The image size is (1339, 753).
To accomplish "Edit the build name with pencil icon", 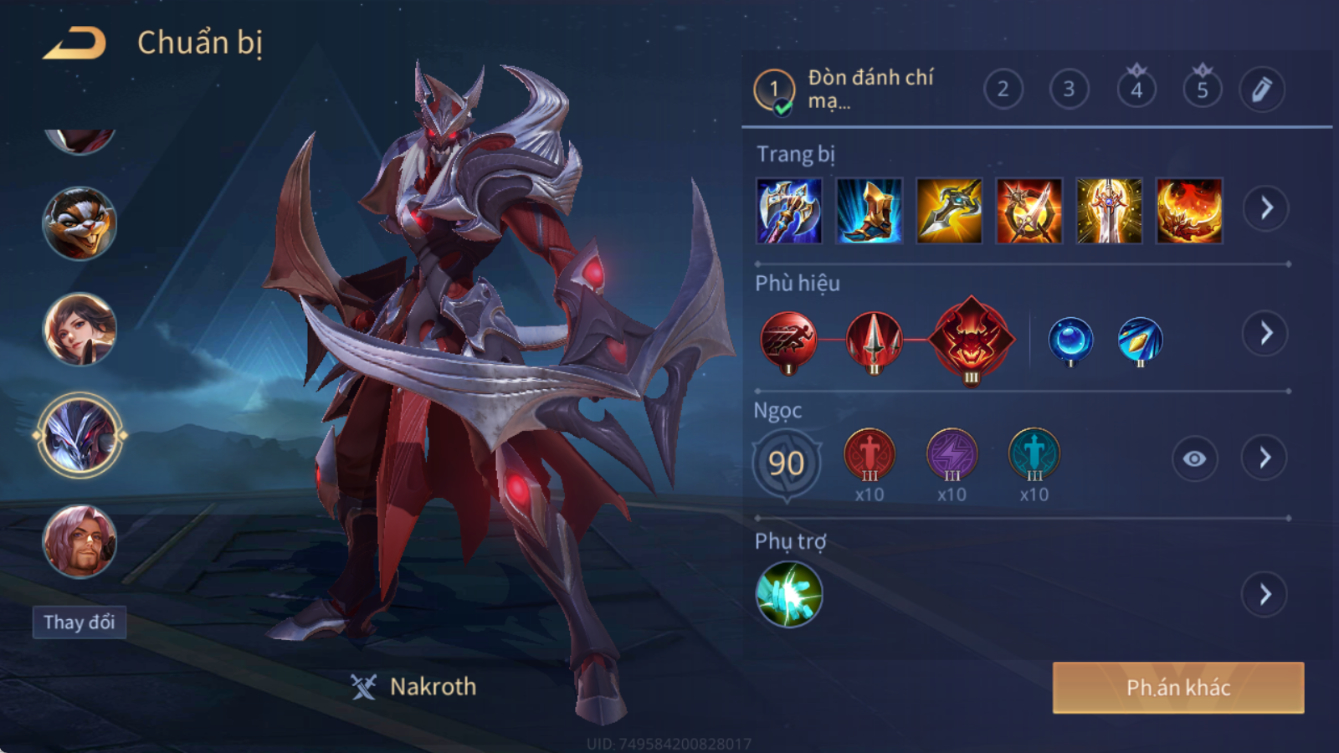I will coord(1262,90).
